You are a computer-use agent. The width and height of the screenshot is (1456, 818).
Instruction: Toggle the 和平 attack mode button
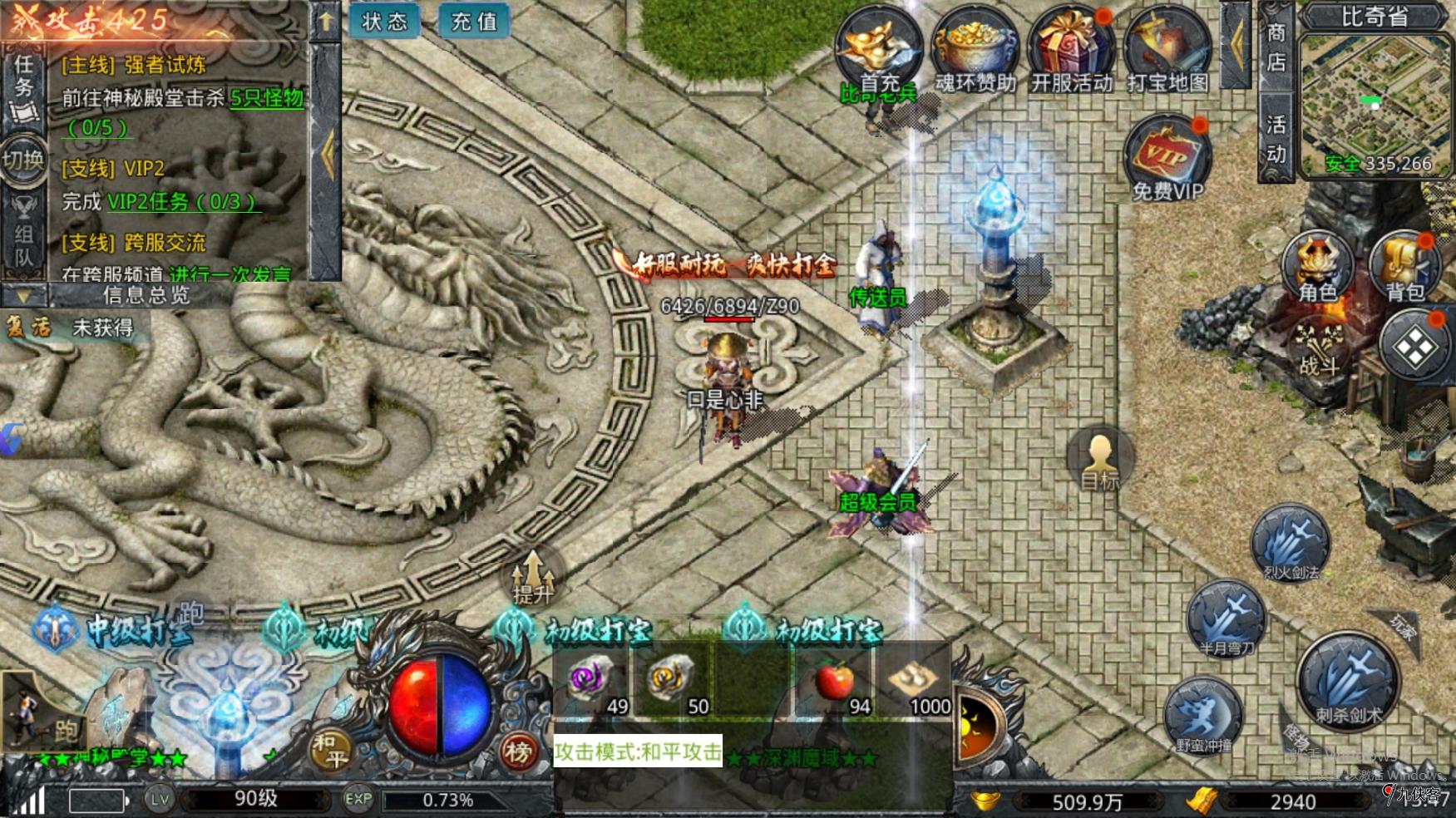(330, 749)
